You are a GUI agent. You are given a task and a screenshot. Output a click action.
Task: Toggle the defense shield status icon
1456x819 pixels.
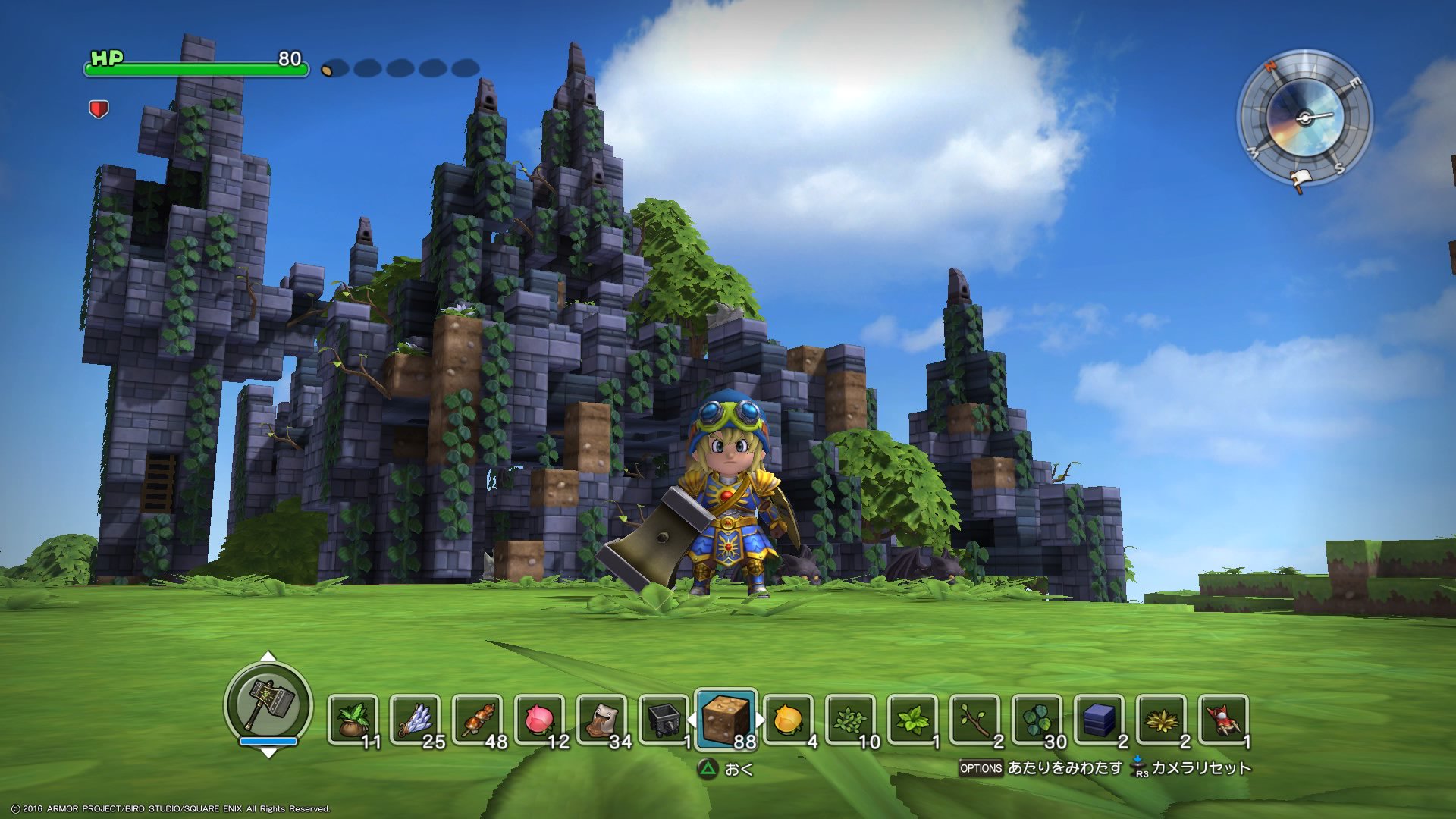click(x=97, y=109)
